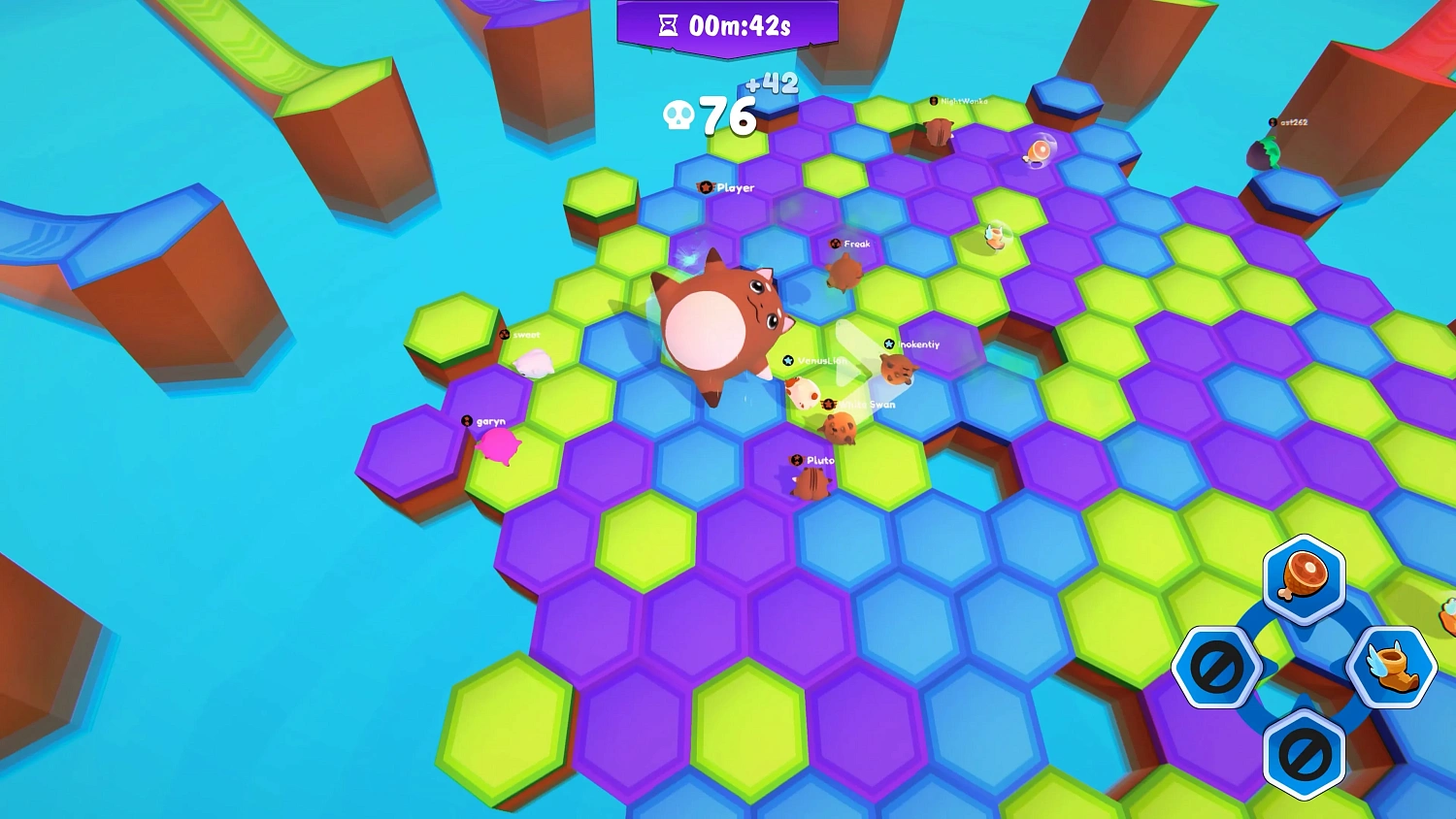Image resolution: width=1456 pixels, height=819 pixels.
Task: Click the pink blob near garyn
Action: [498, 444]
